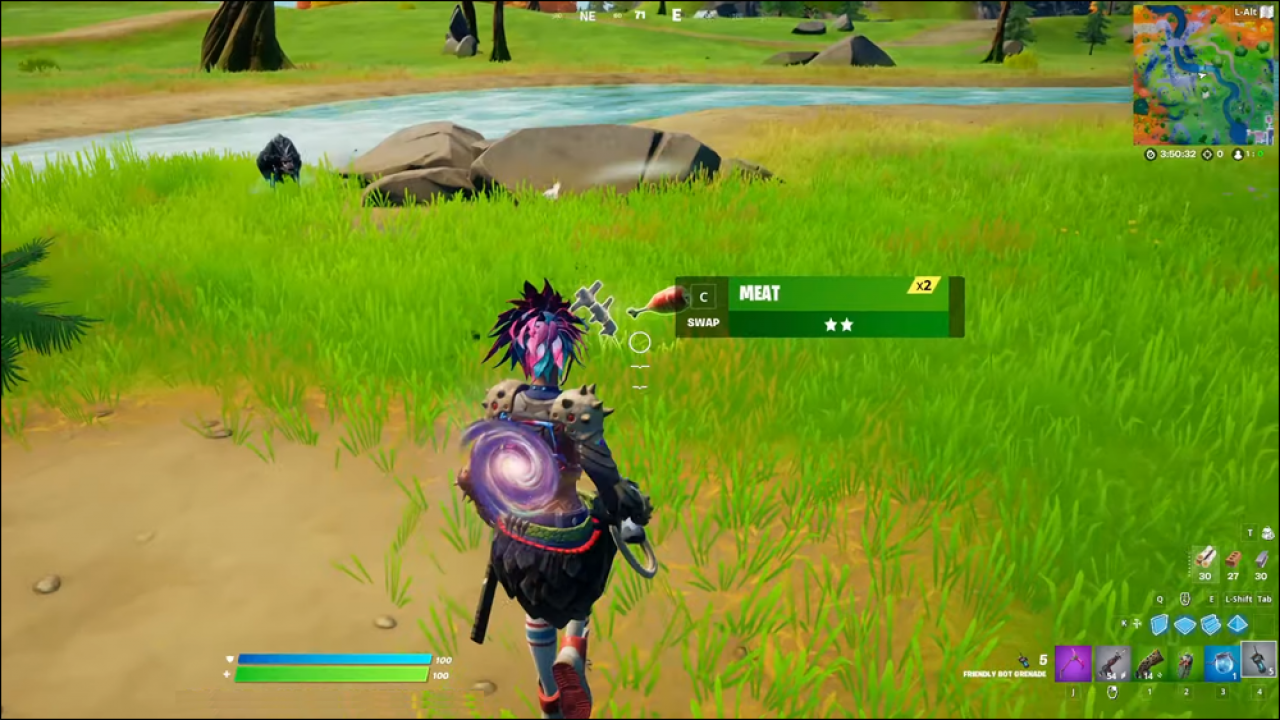Select the floor build piece icon

[x=1186, y=624]
